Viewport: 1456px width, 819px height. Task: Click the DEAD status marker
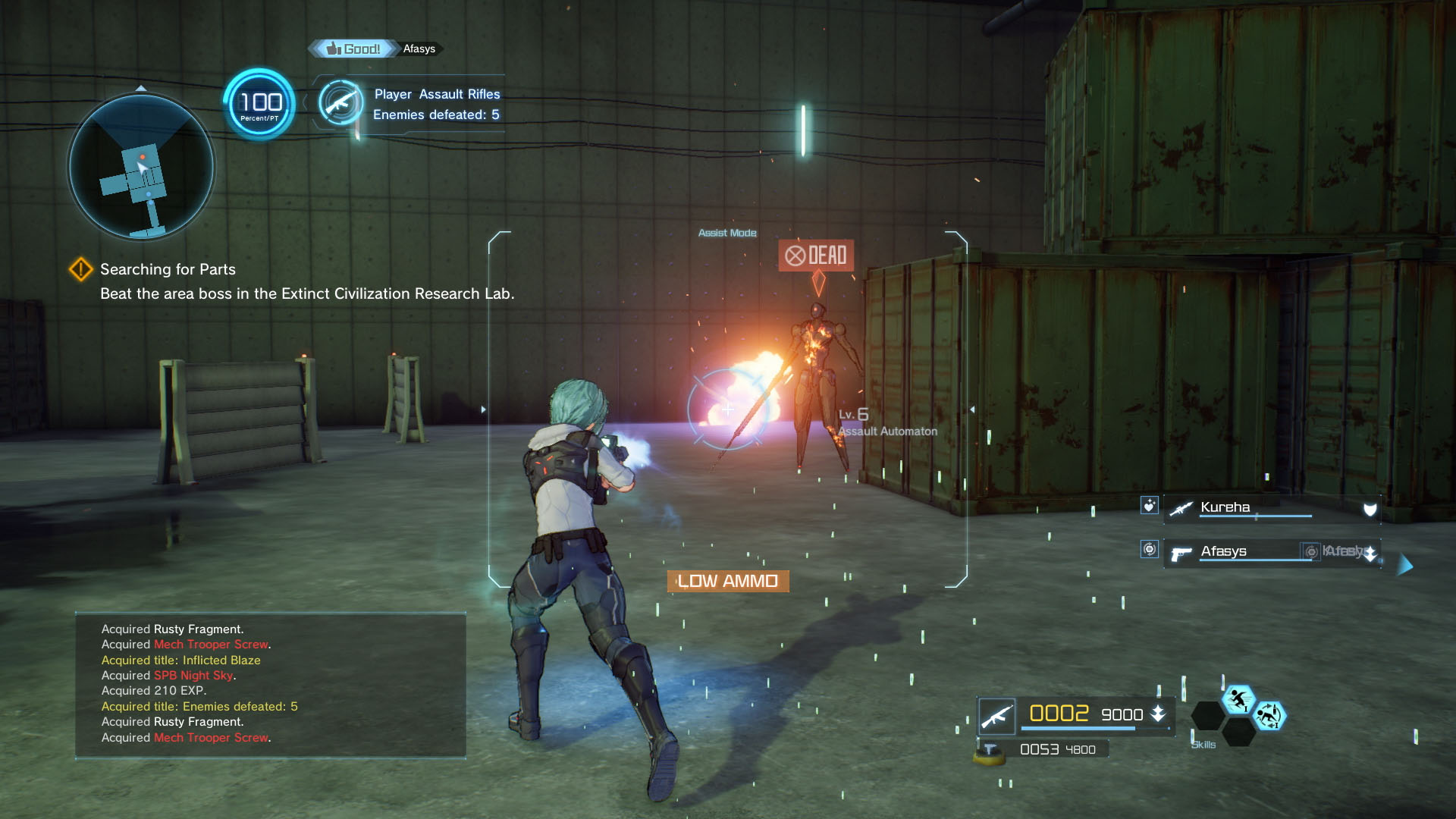coord(816,256)
